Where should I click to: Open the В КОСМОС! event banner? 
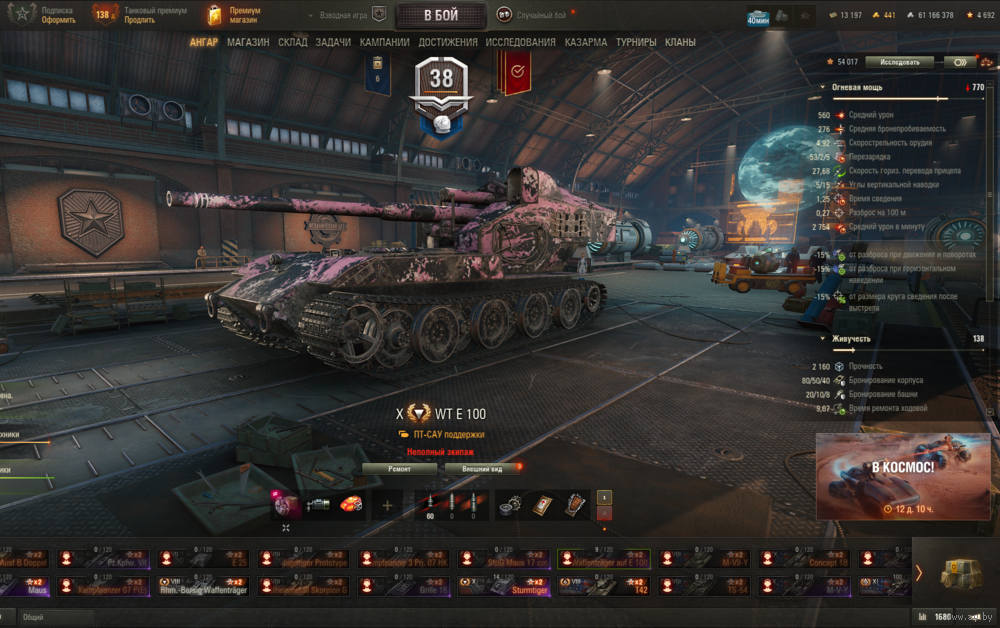tap(902, 476)
